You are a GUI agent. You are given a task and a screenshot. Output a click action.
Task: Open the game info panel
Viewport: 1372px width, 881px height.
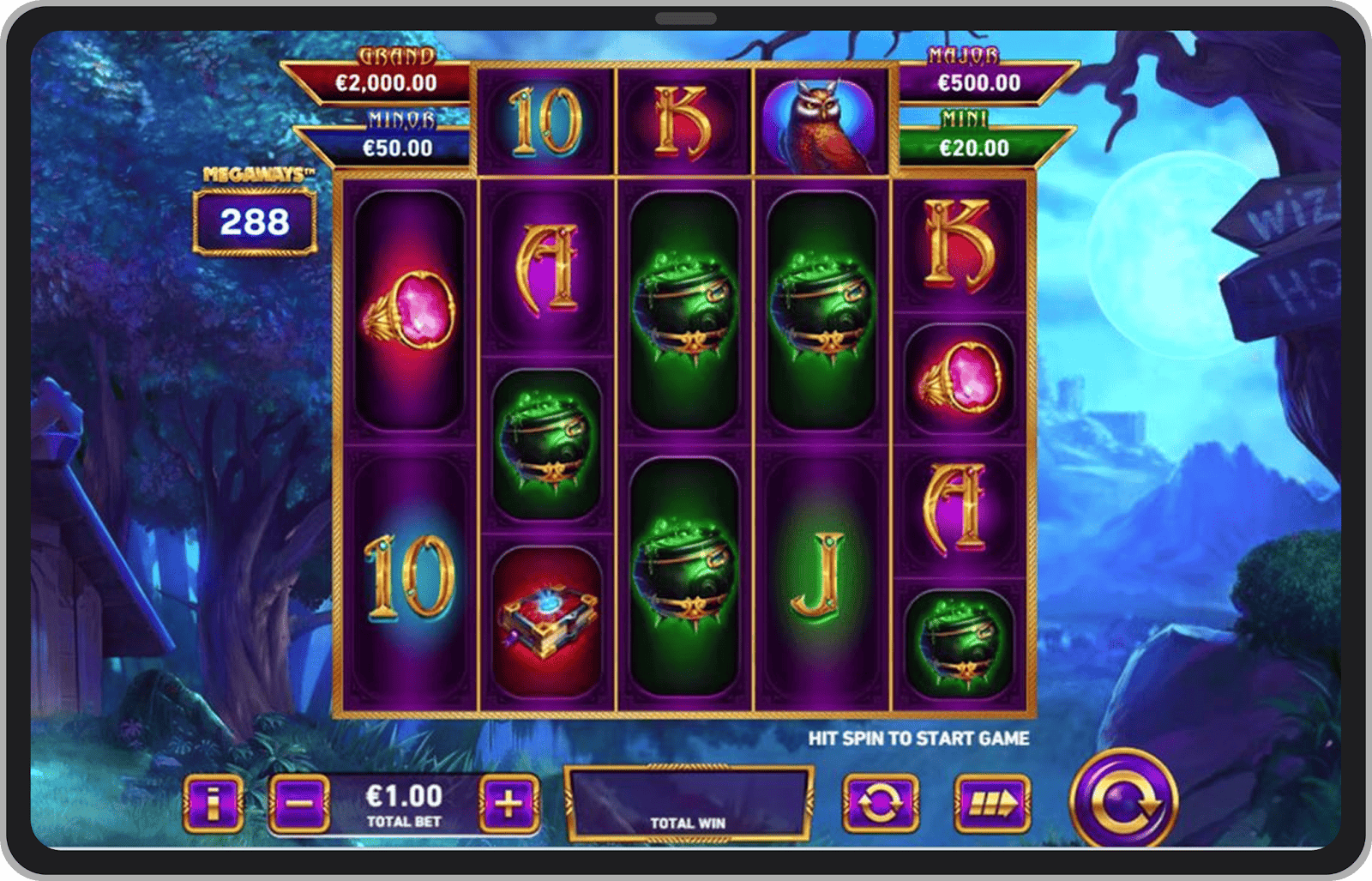pos(213,804)
